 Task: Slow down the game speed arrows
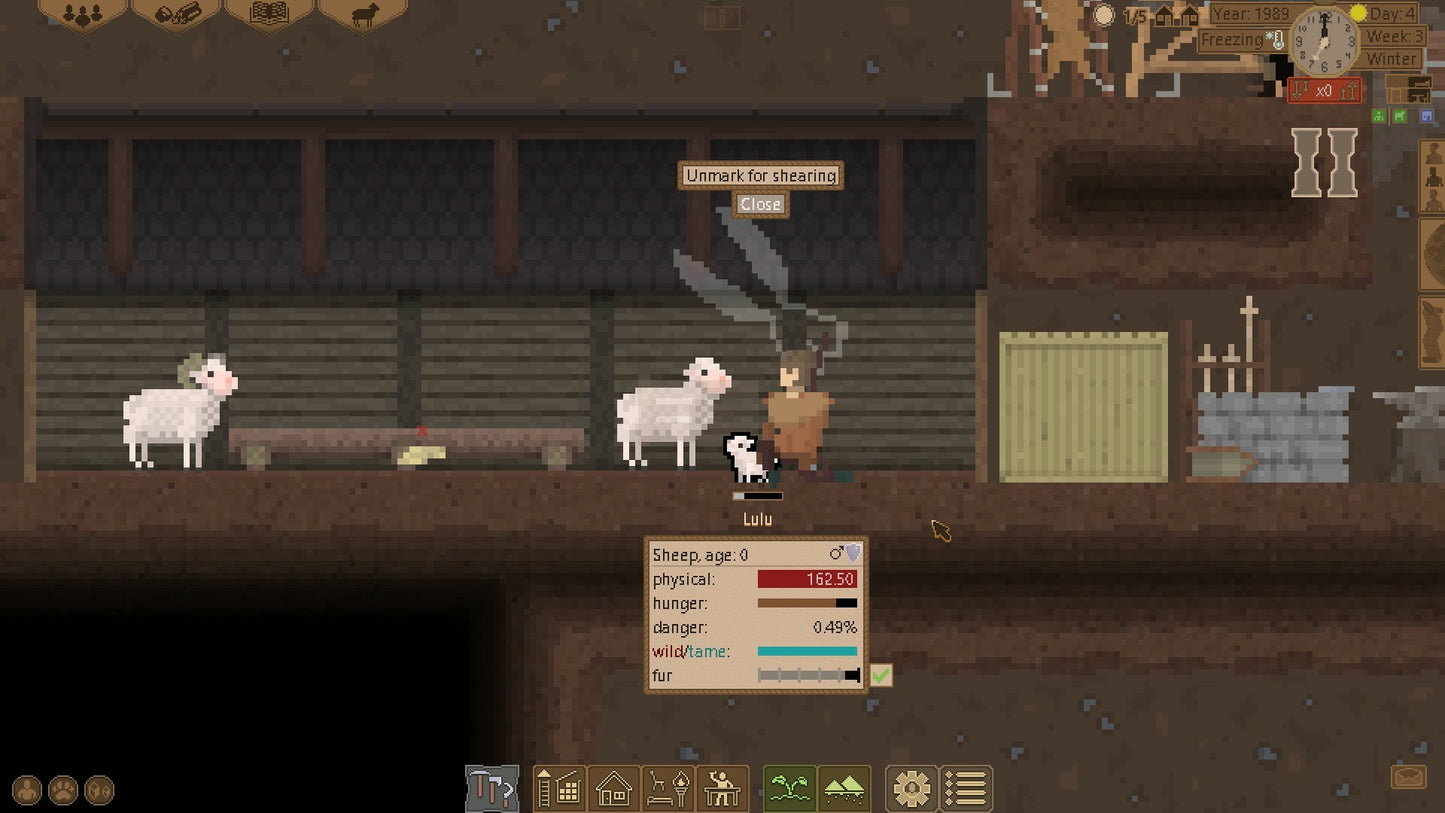click(x=1301, y=91)
